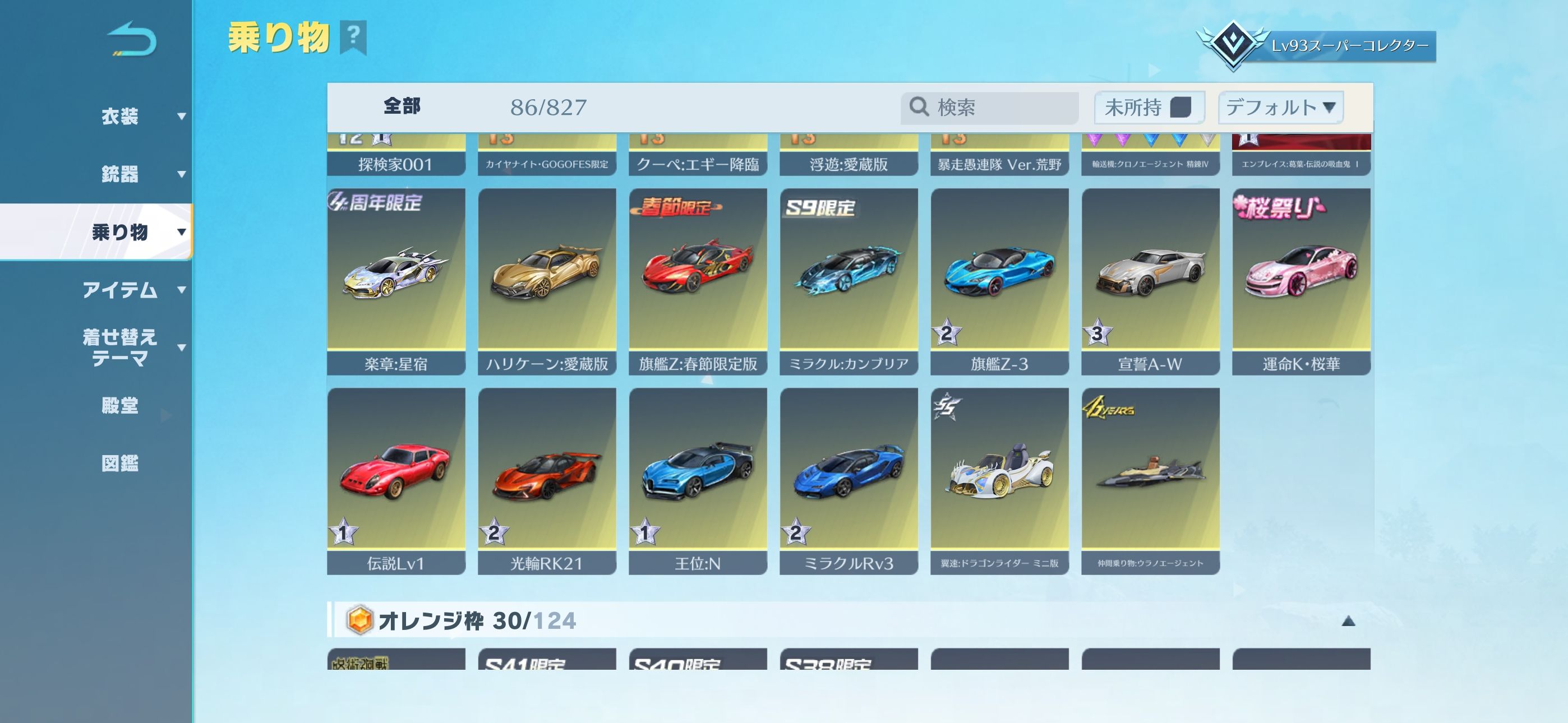Select the red 旗艦Z:春節限定版 car
The height and width of the screenshot is (723, 1568).
pos(698,281)
